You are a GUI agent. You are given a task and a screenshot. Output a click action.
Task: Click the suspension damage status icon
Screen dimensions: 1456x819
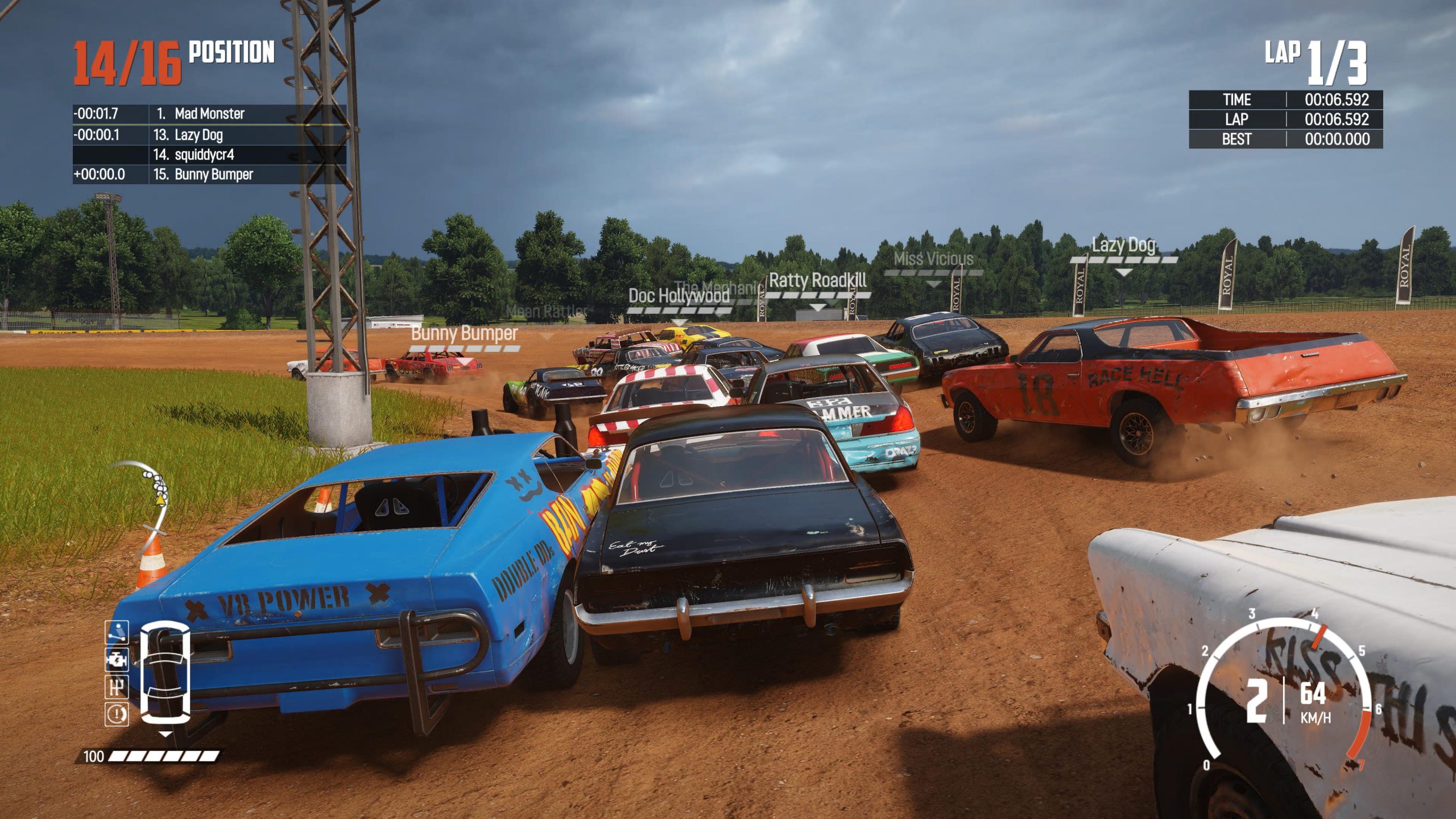coord(117,632)
